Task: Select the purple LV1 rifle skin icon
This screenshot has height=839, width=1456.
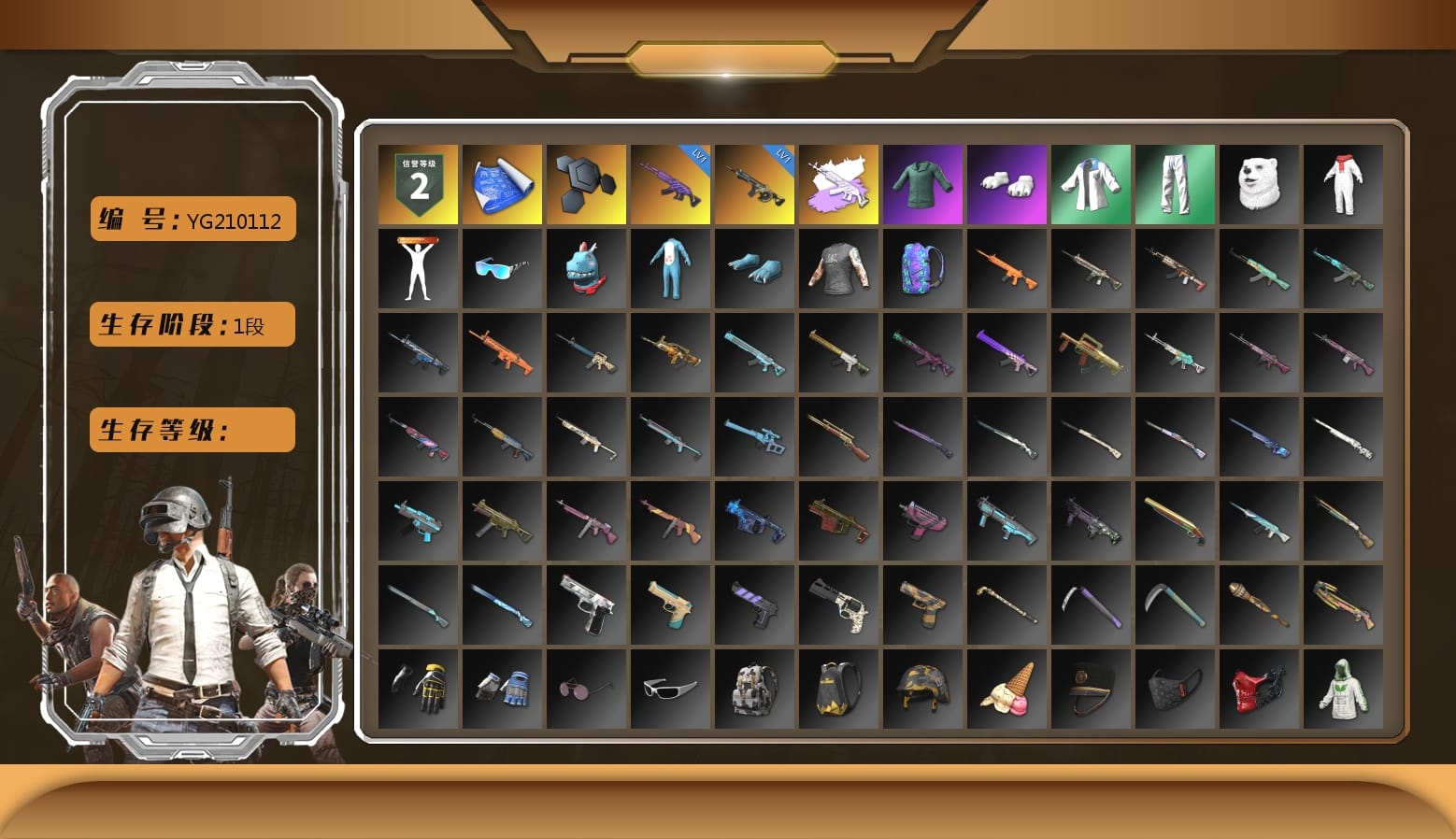Action: 670,183
